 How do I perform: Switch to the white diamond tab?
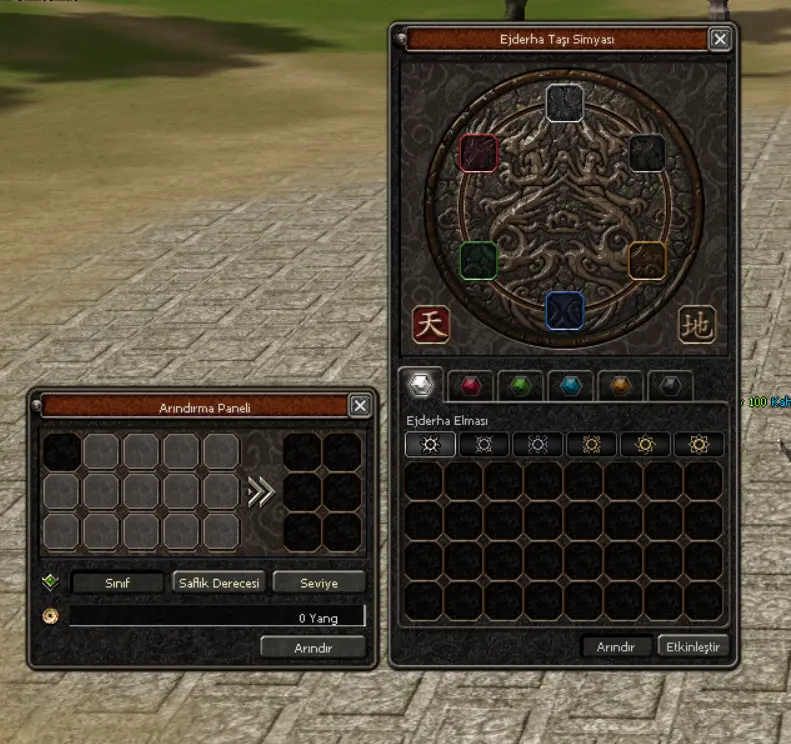click(x=420, y=385)
